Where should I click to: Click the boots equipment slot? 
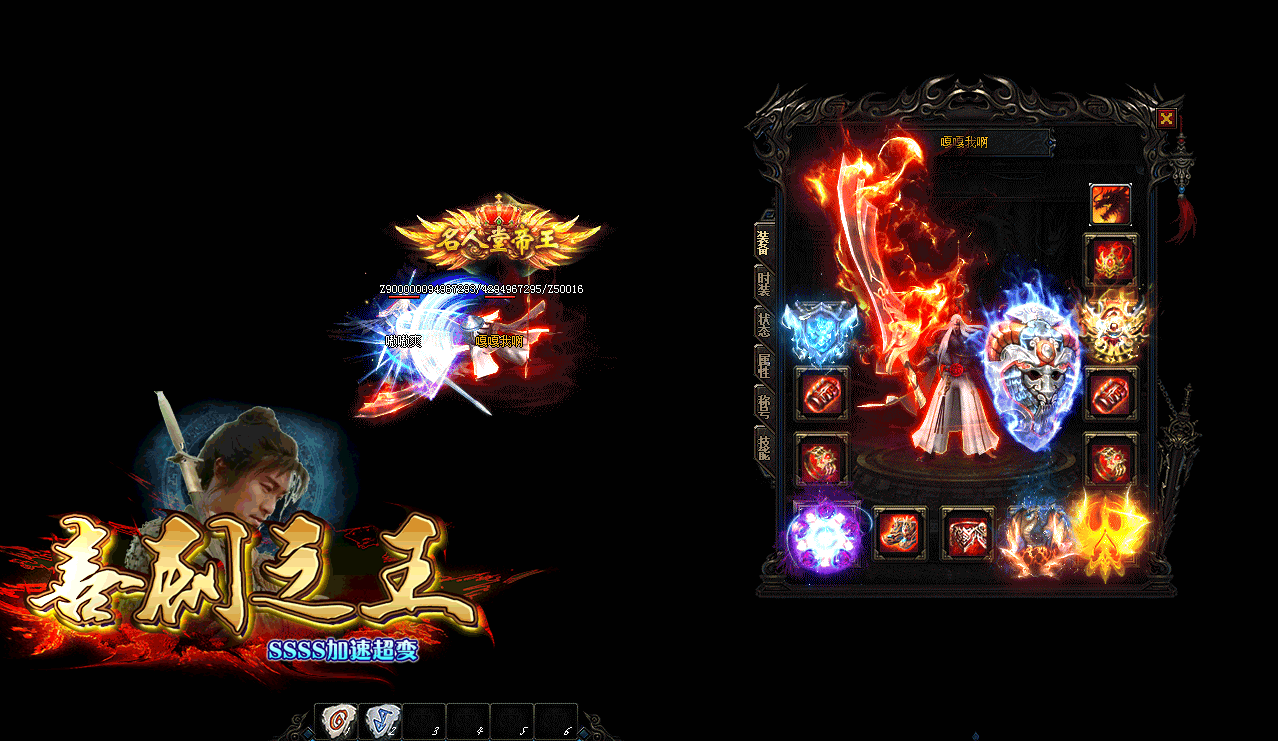[x=900, y=534]
